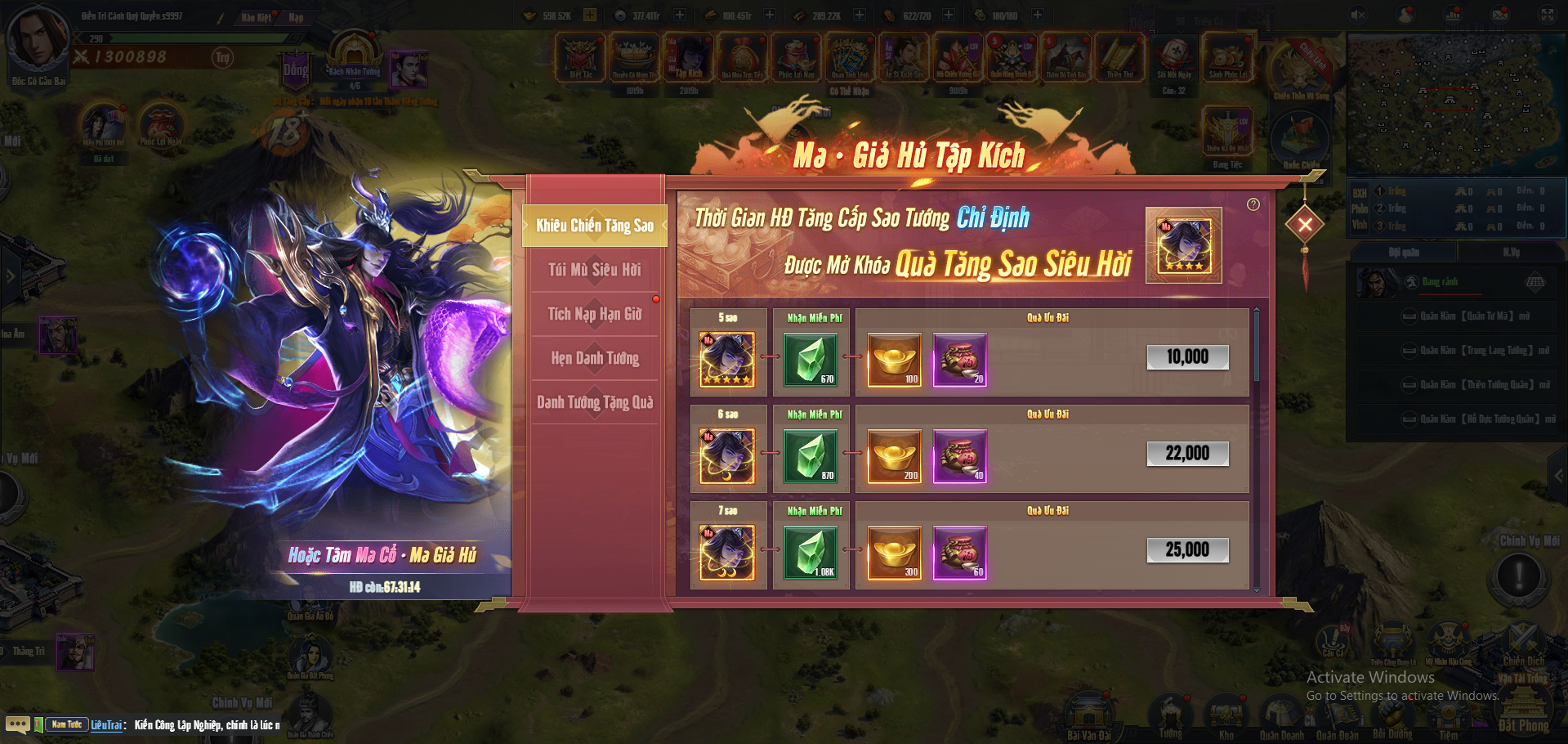
Task: Choose the 25,000 reward package
Action: coord(1186,549)
